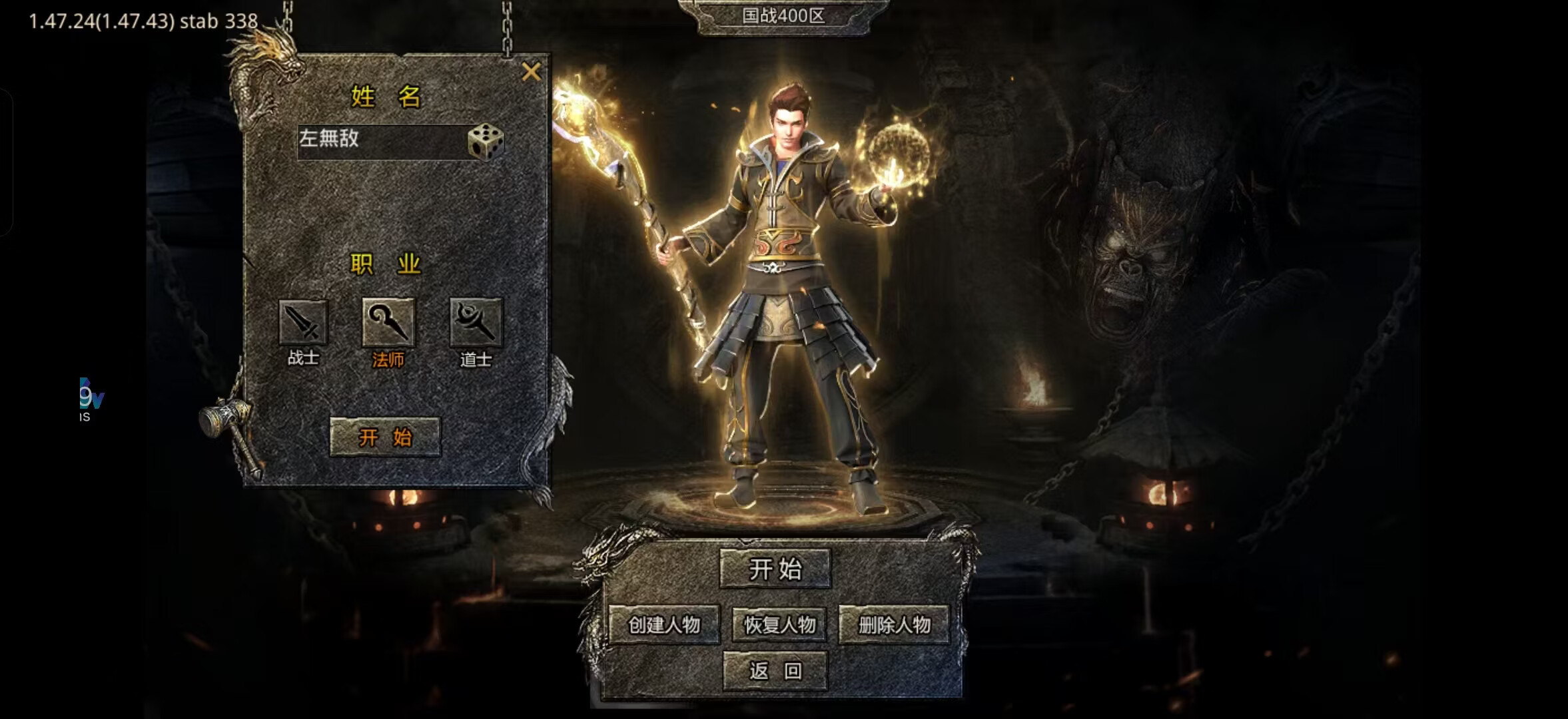Image resolution: width=1568 pixels, height=719 pixels.
Task: Select the 战士 warrior class
Action: click(303, 324)
